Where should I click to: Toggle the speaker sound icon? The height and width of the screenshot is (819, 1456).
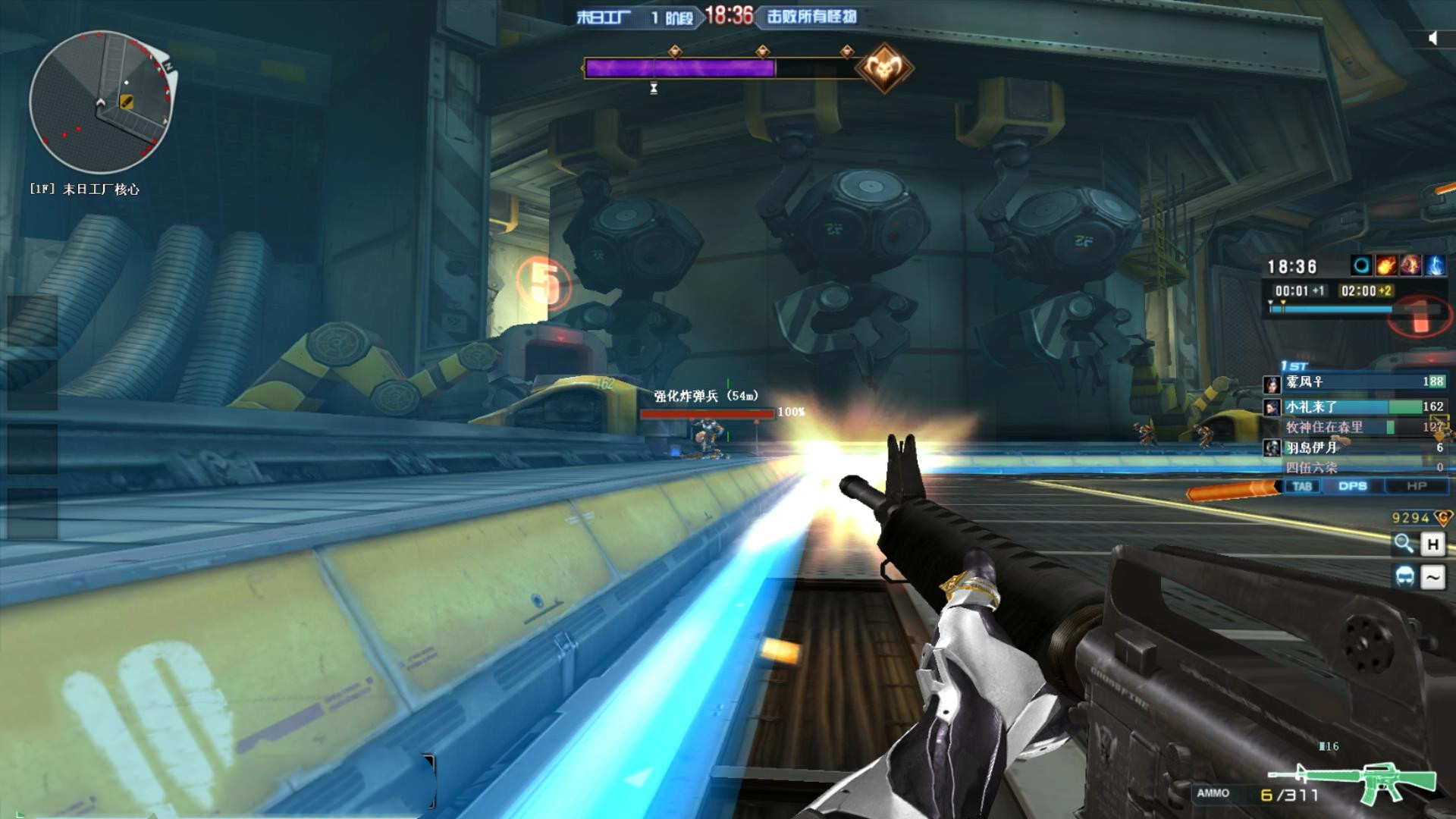pos(1432,38)
